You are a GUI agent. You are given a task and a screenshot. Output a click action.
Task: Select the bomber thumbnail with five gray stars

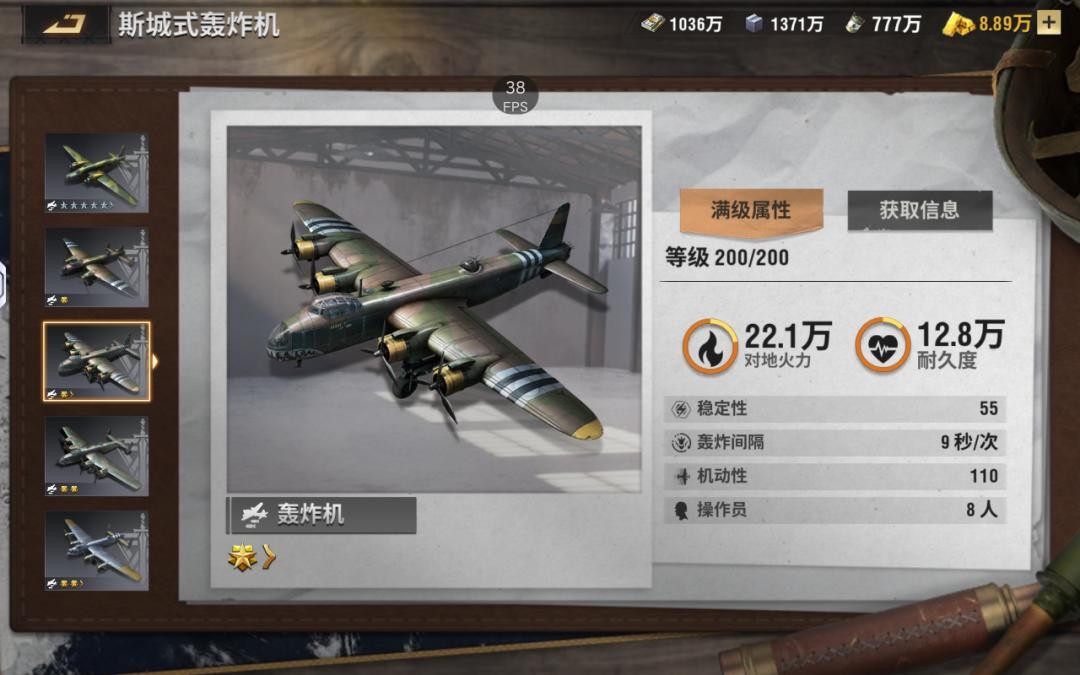click(96, 173)
